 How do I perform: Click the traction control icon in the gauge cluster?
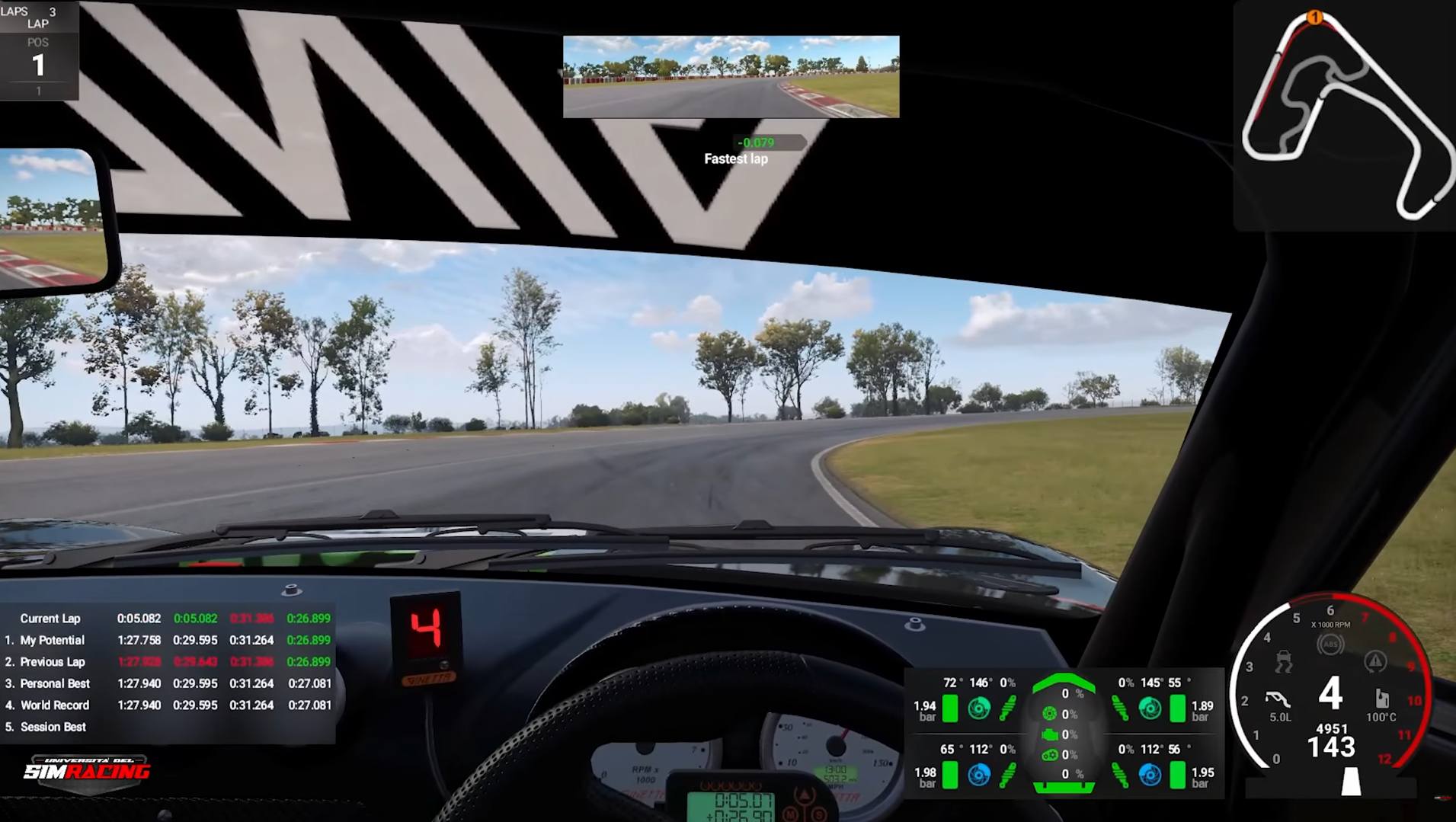click(1283, 662)
